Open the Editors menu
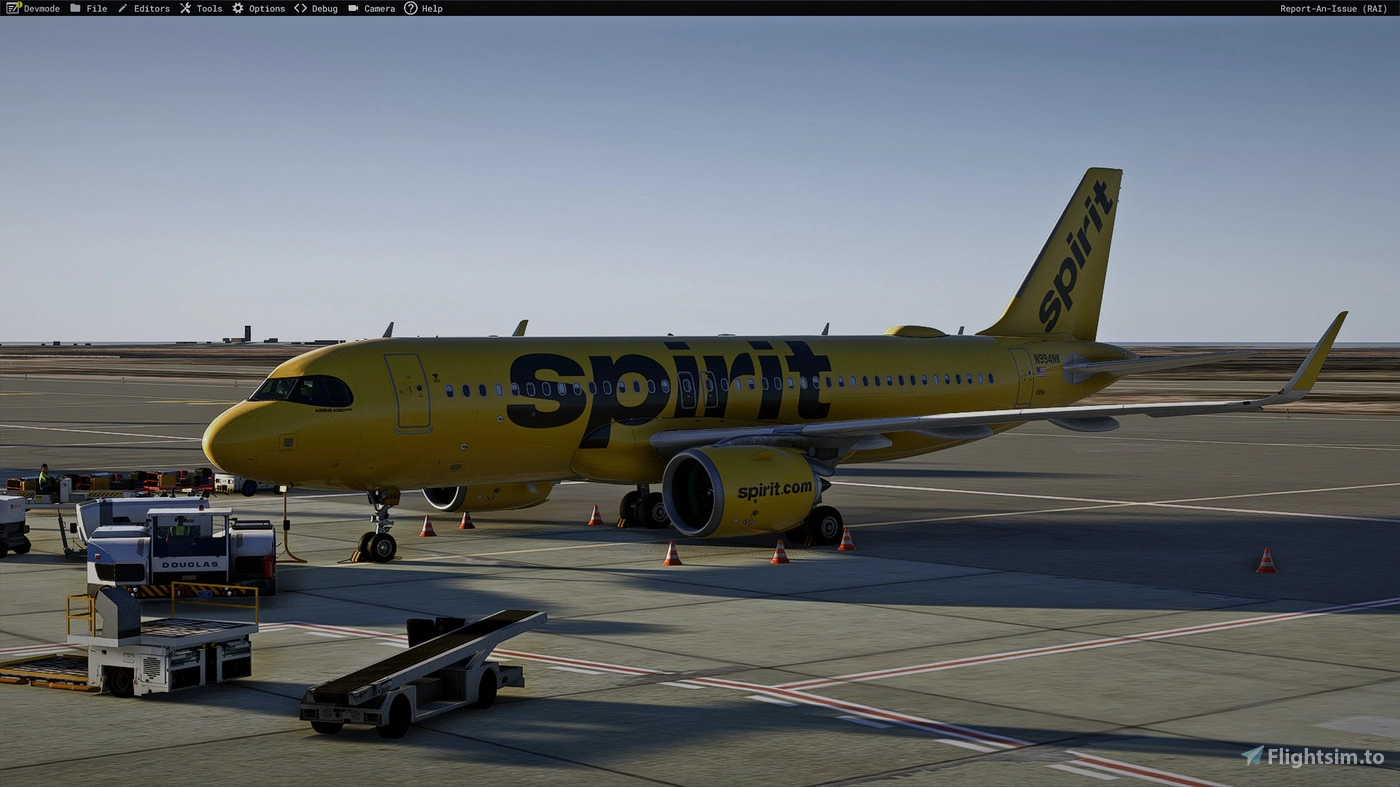 [x=151, y=8]
